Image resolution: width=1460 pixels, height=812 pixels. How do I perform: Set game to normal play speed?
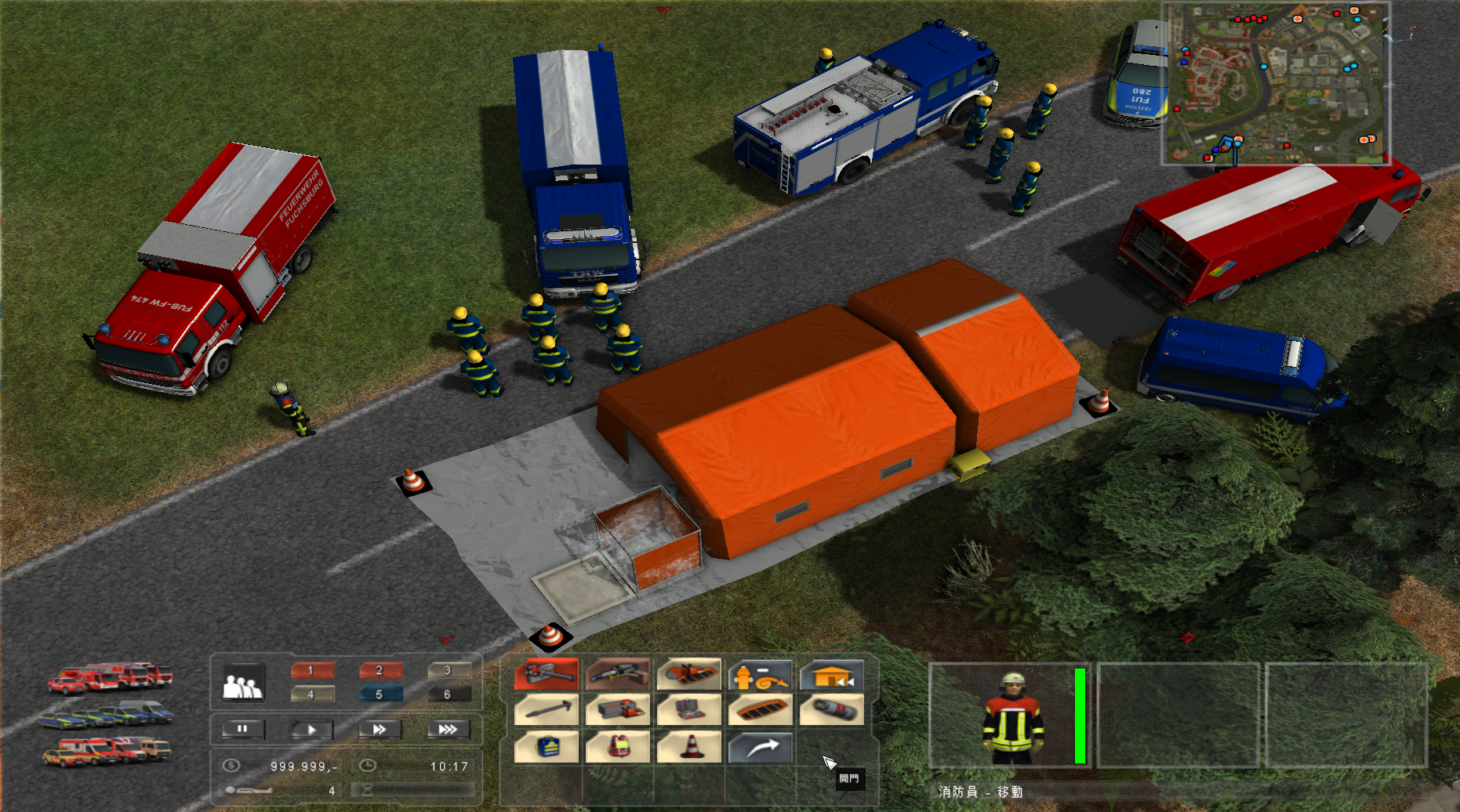click(311, 730)
